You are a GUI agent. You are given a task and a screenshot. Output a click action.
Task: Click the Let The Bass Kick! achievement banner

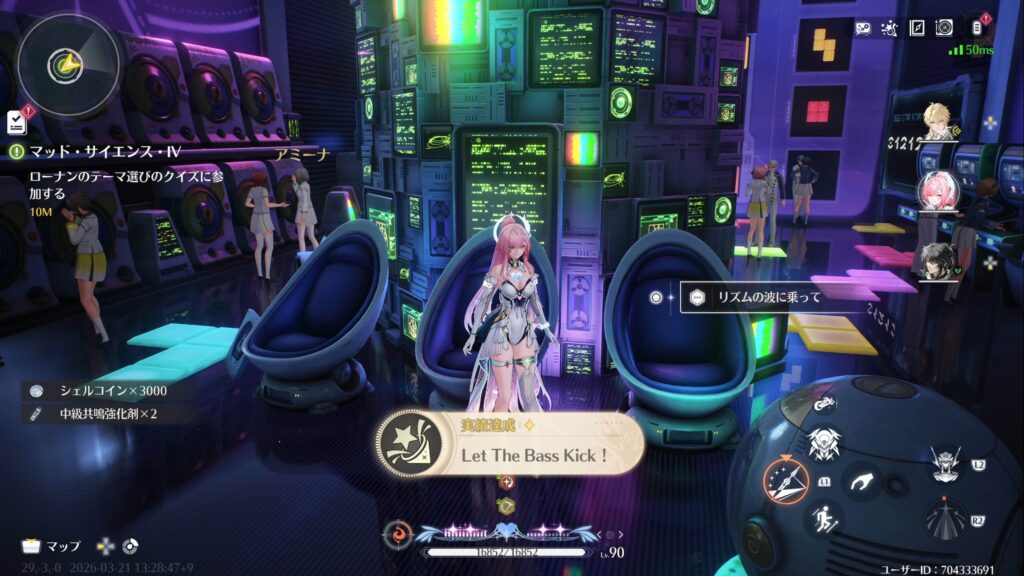(x=510, y=445)
